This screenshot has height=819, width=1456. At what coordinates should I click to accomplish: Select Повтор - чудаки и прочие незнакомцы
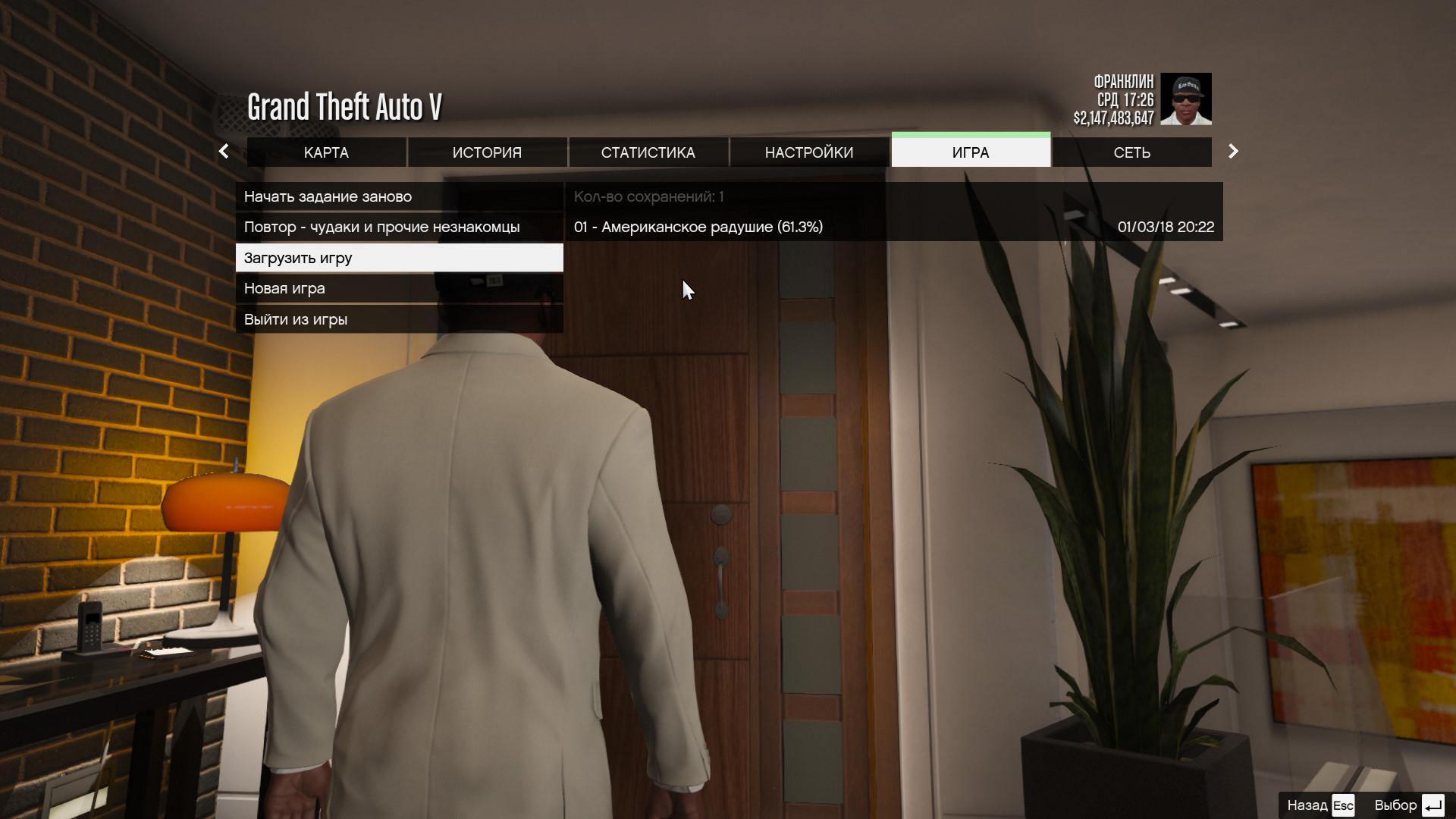tap(399, 227)
